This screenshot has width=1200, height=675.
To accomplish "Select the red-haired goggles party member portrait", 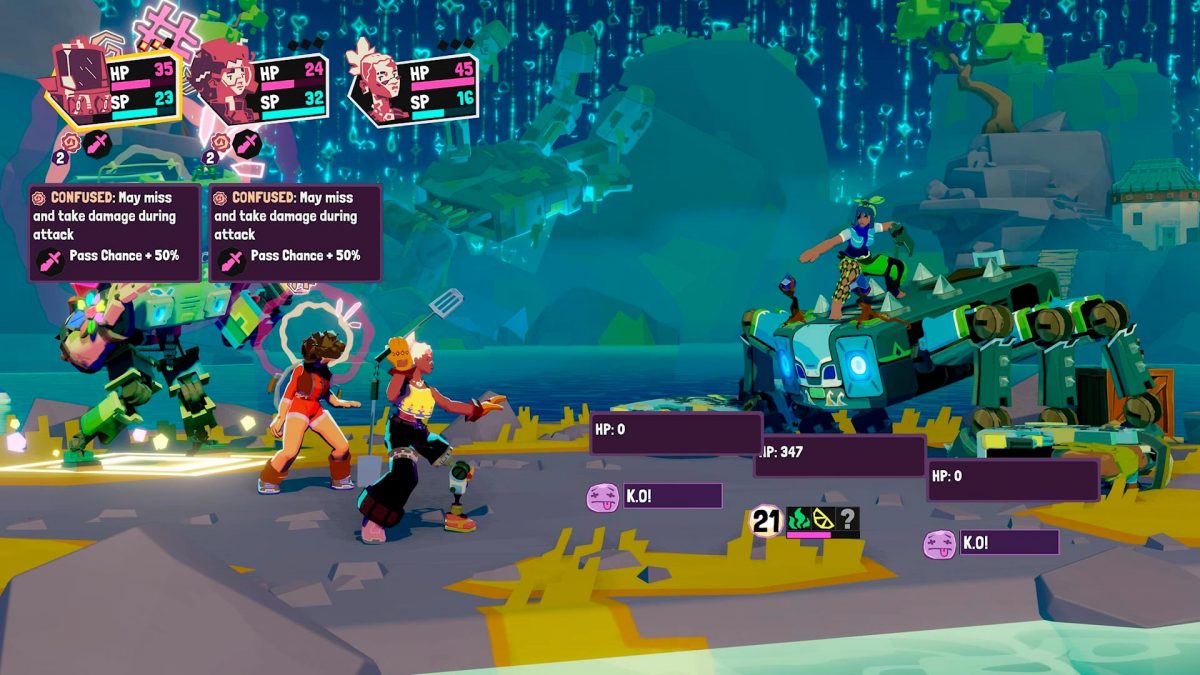I will click(223, 80).
